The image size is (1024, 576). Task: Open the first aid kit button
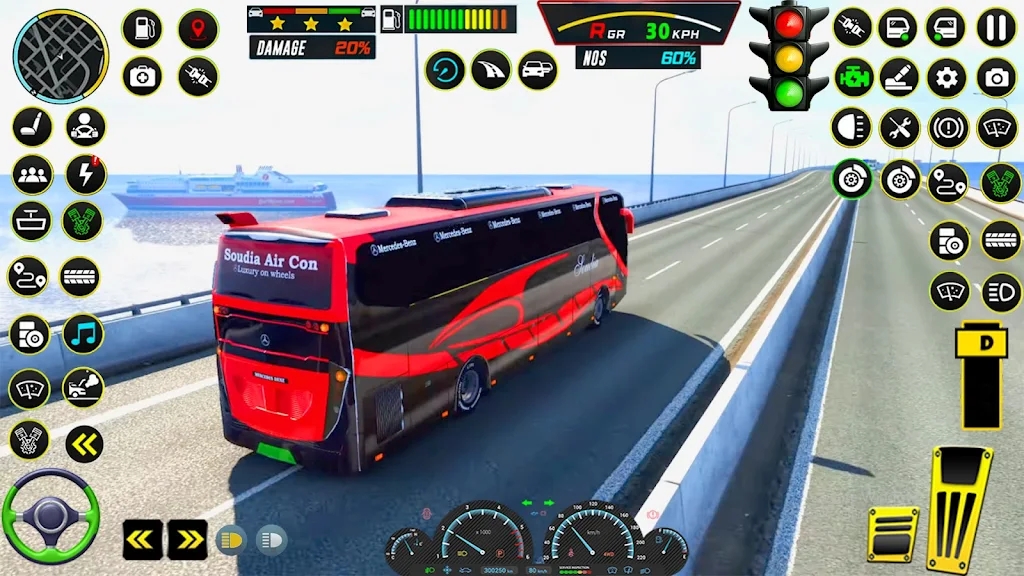coord(142,76)
